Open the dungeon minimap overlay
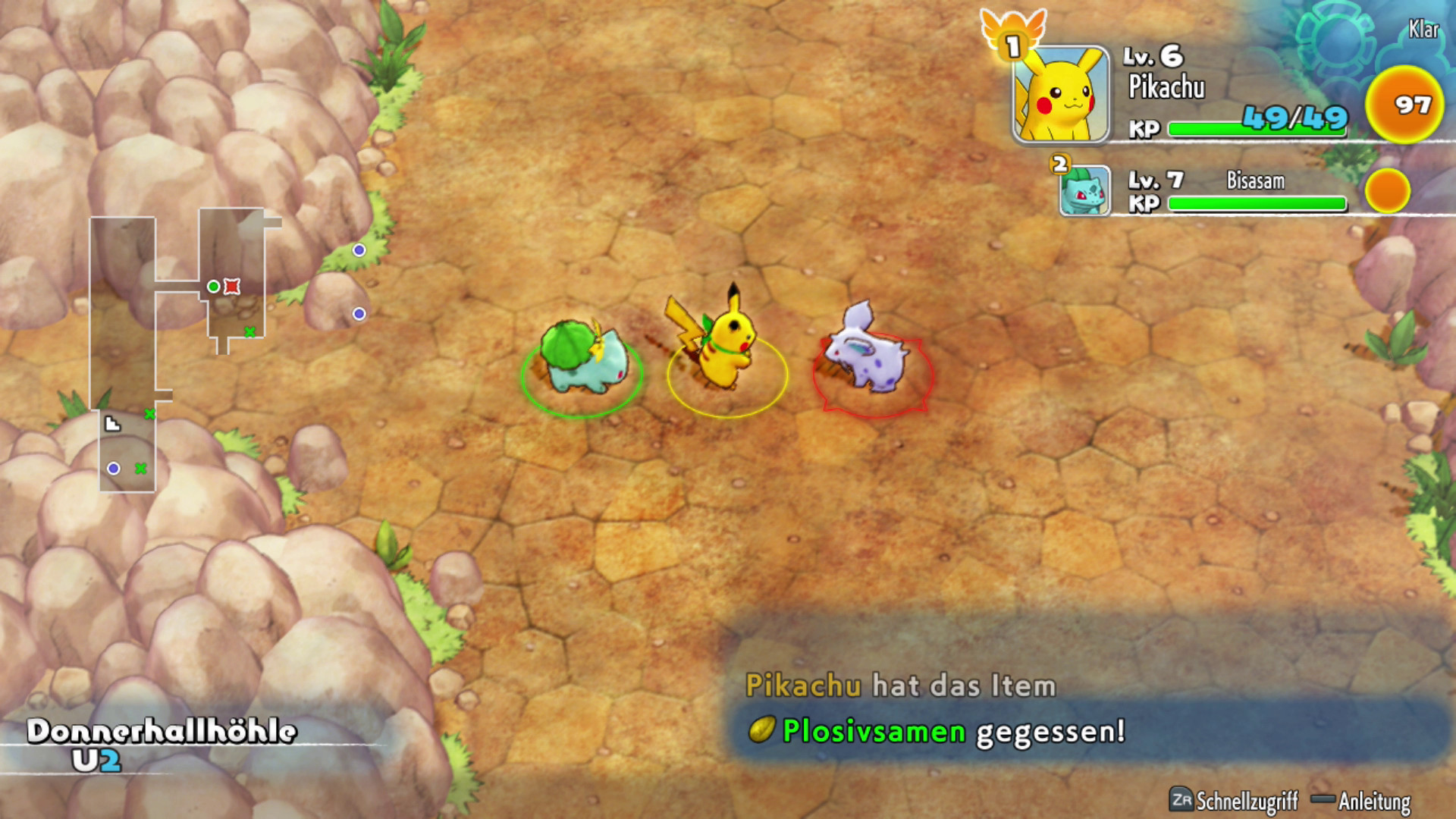The width and height of the screenshot is (1456, 819). tap(182, 349)
